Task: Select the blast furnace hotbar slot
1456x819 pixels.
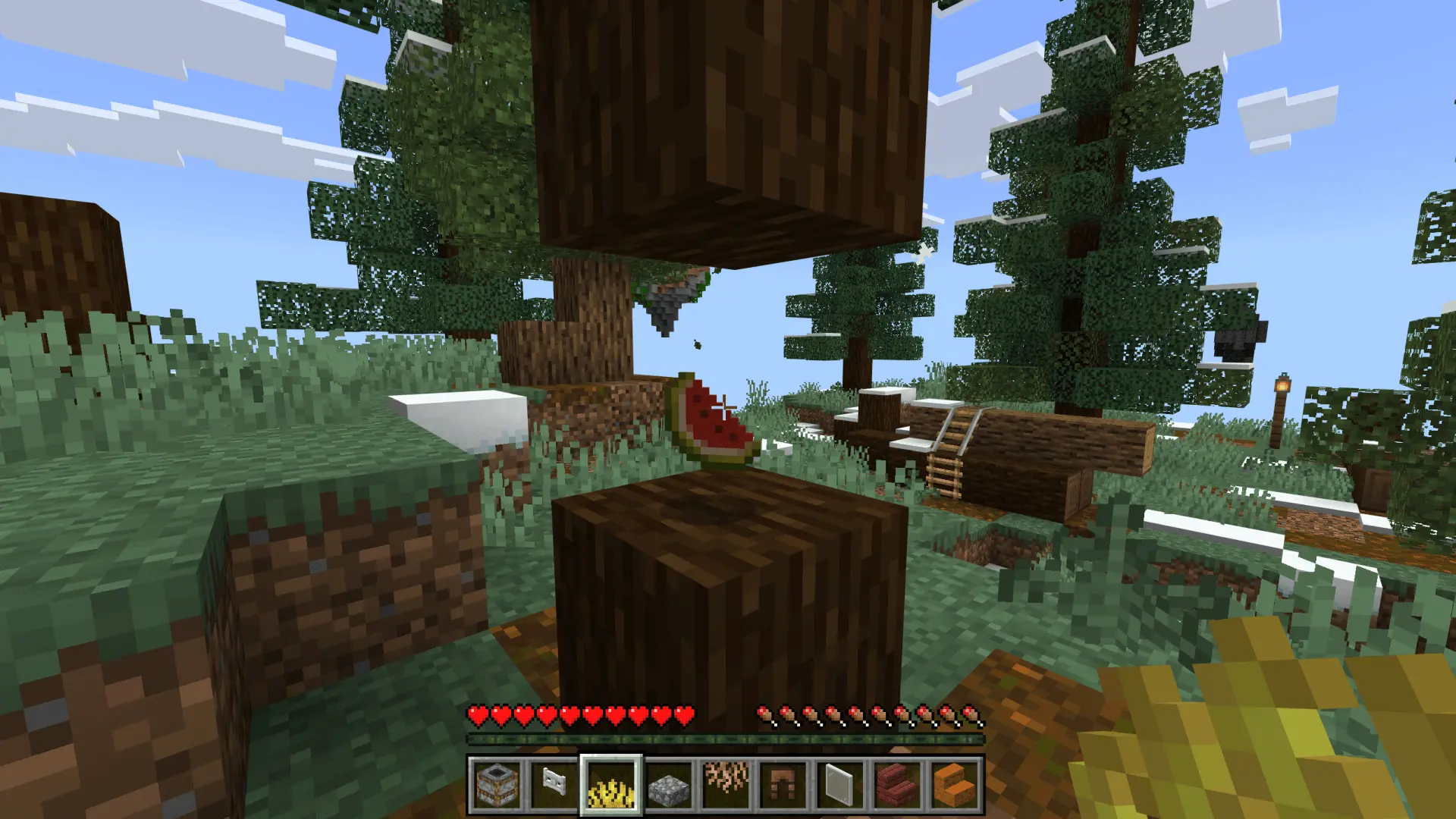Action: click(497, 785)
